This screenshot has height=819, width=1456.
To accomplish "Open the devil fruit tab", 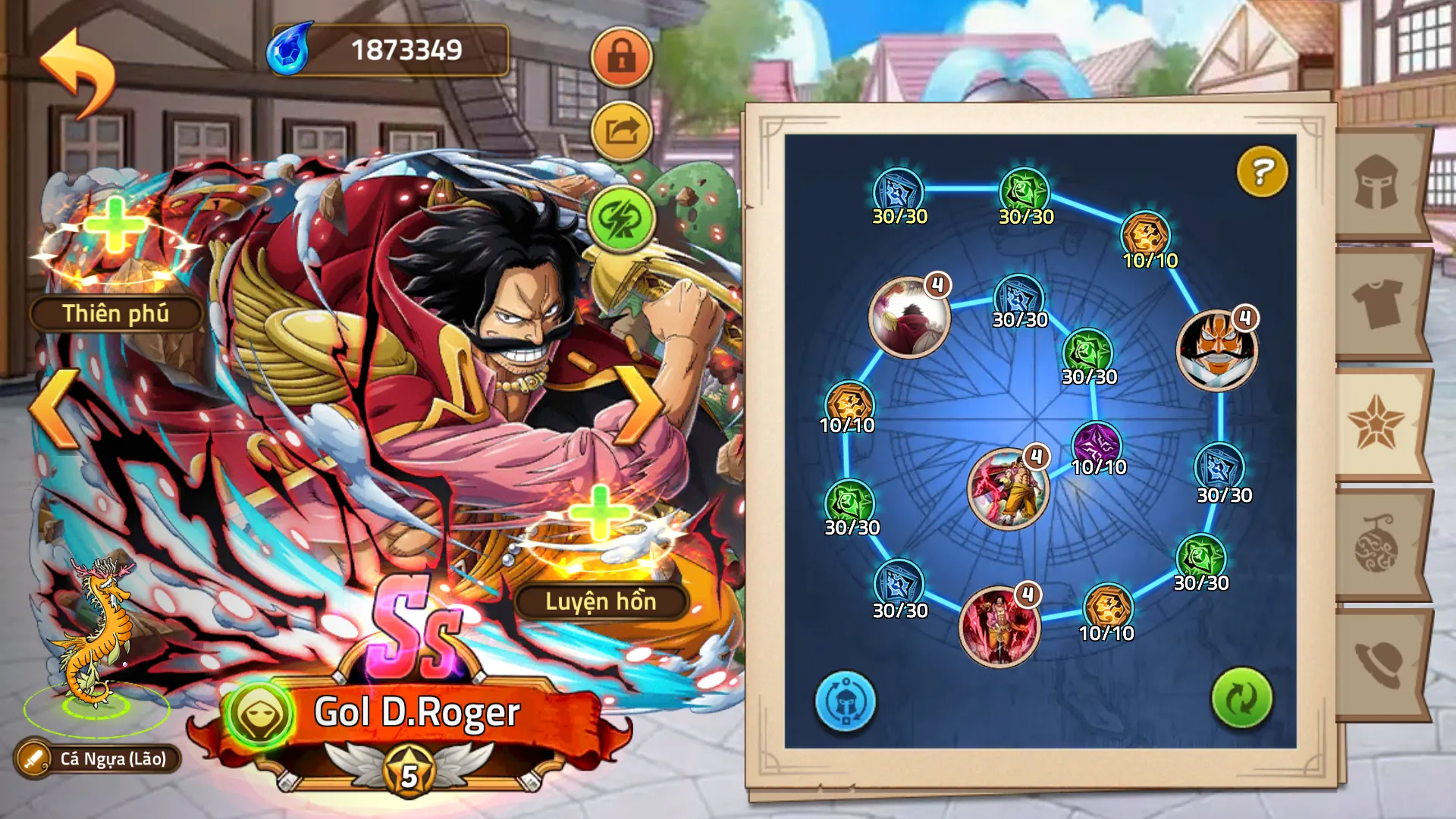I will 1376,544.
